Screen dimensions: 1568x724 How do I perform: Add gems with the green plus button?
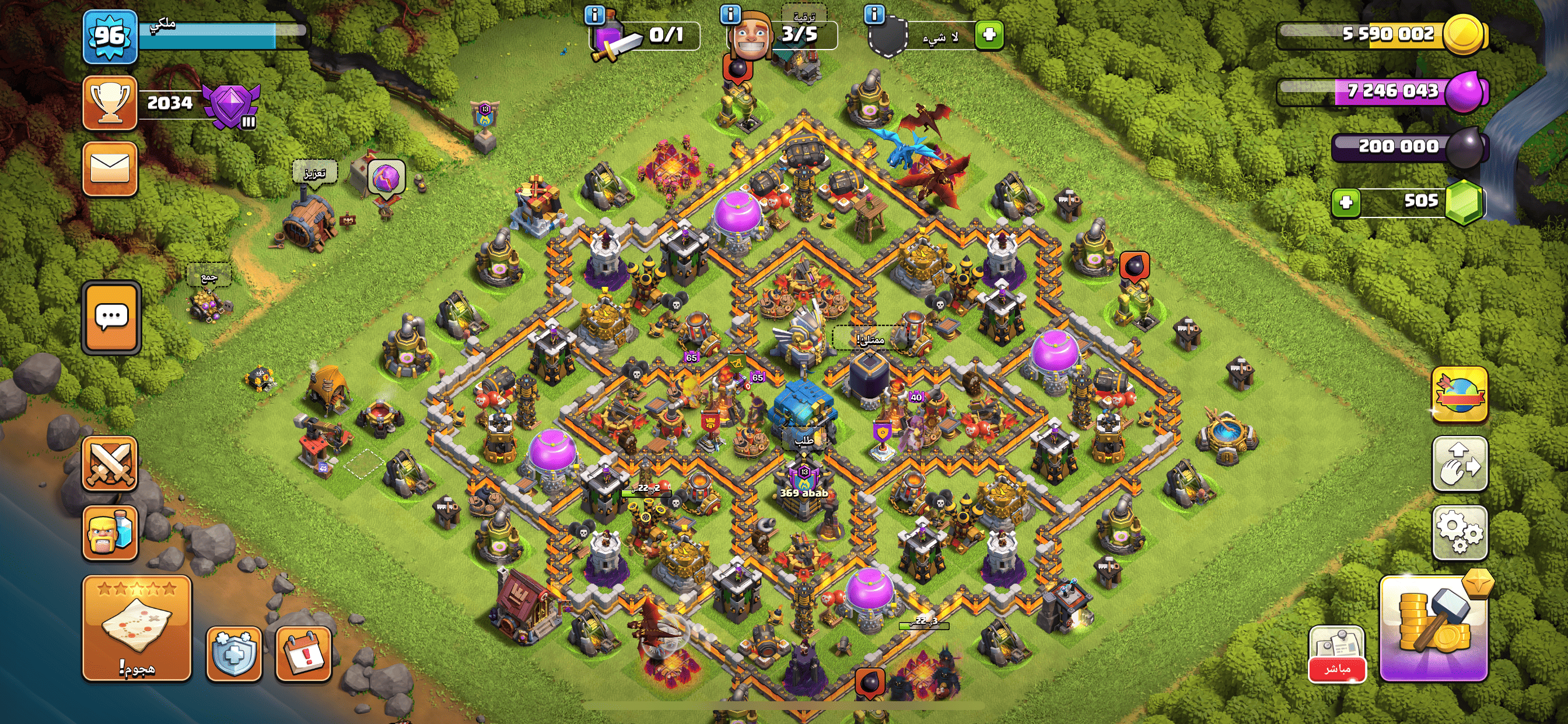(x=1346, y=202)
